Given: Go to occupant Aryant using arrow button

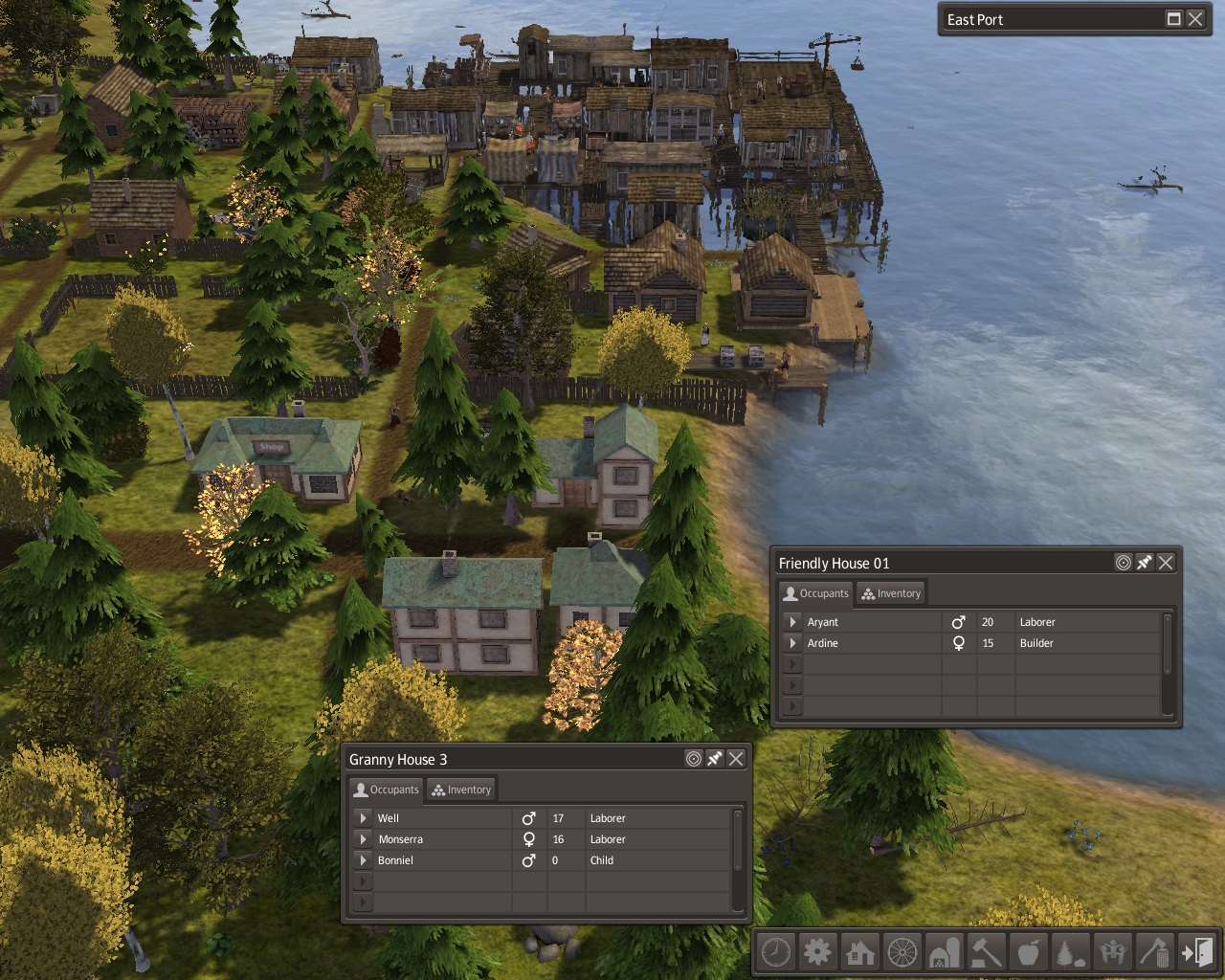Looking at the screenshot, I should click(x=792, y=622).
